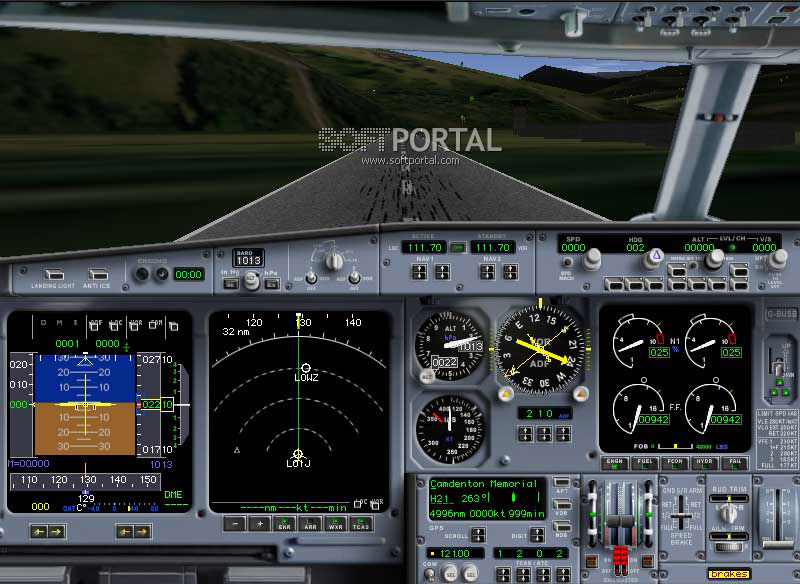Open the ENGN systems page

point(614,463)
